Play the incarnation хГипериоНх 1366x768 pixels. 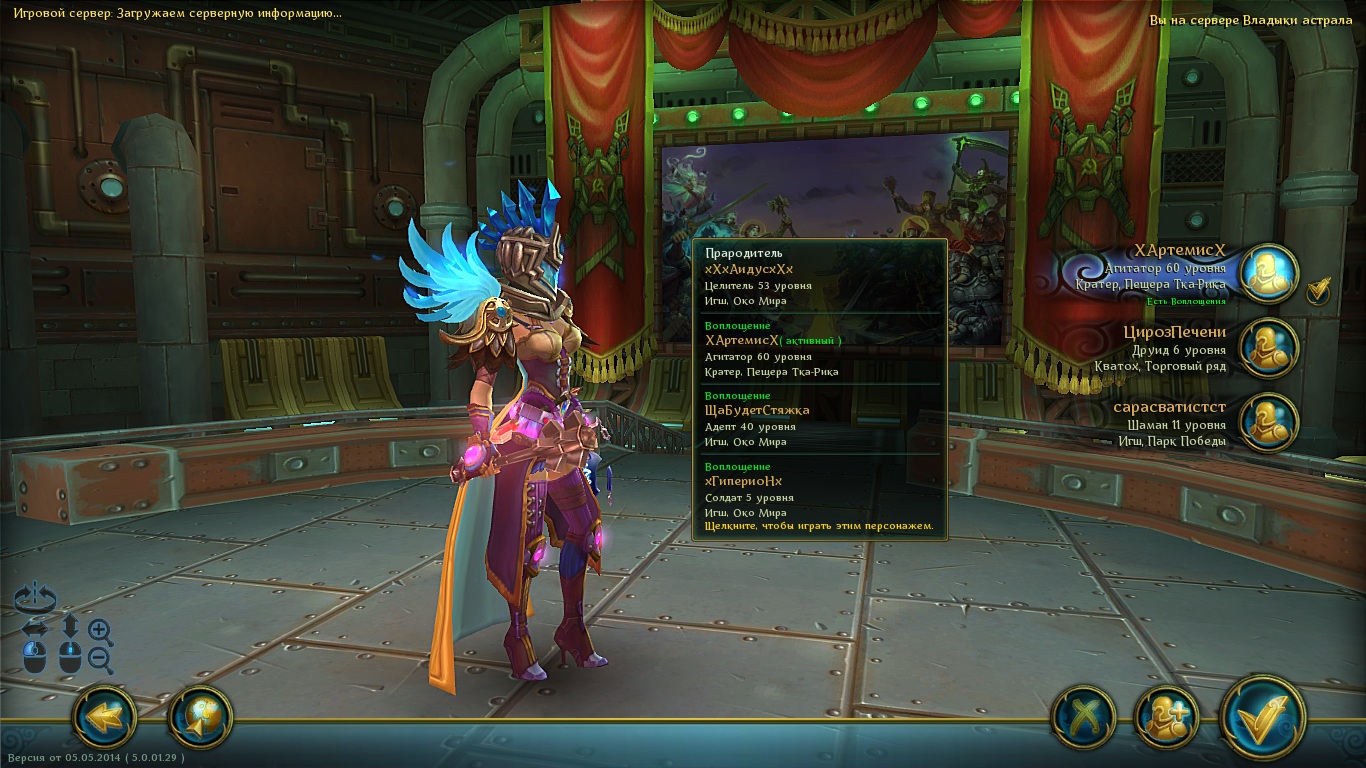coord(743,482)
